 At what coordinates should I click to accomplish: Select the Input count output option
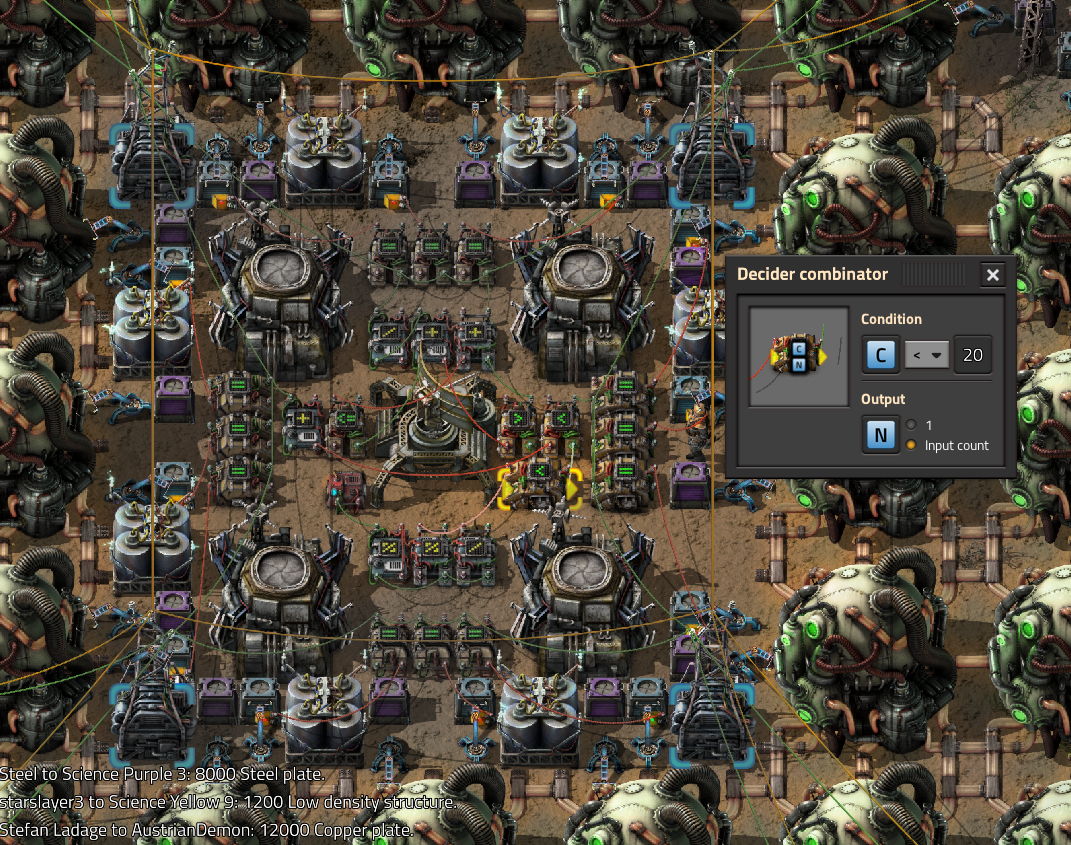(x=911, y=445)
